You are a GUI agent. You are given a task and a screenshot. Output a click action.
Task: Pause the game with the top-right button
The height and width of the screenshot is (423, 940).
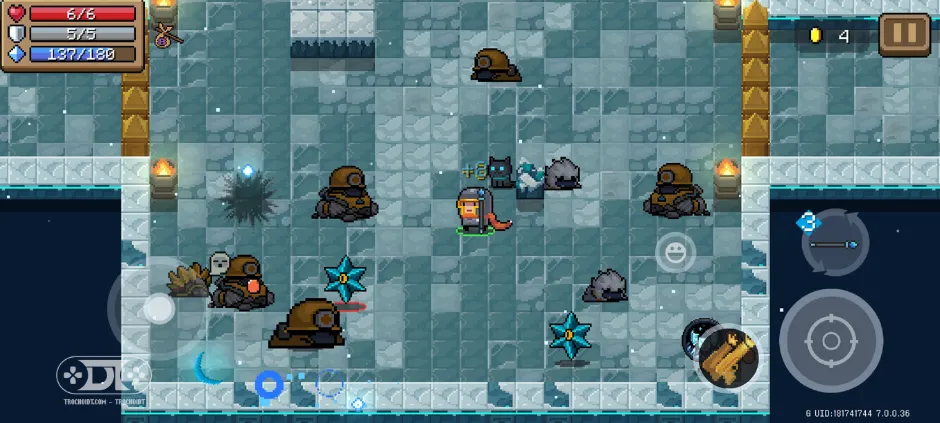click(x=903, y=34)
